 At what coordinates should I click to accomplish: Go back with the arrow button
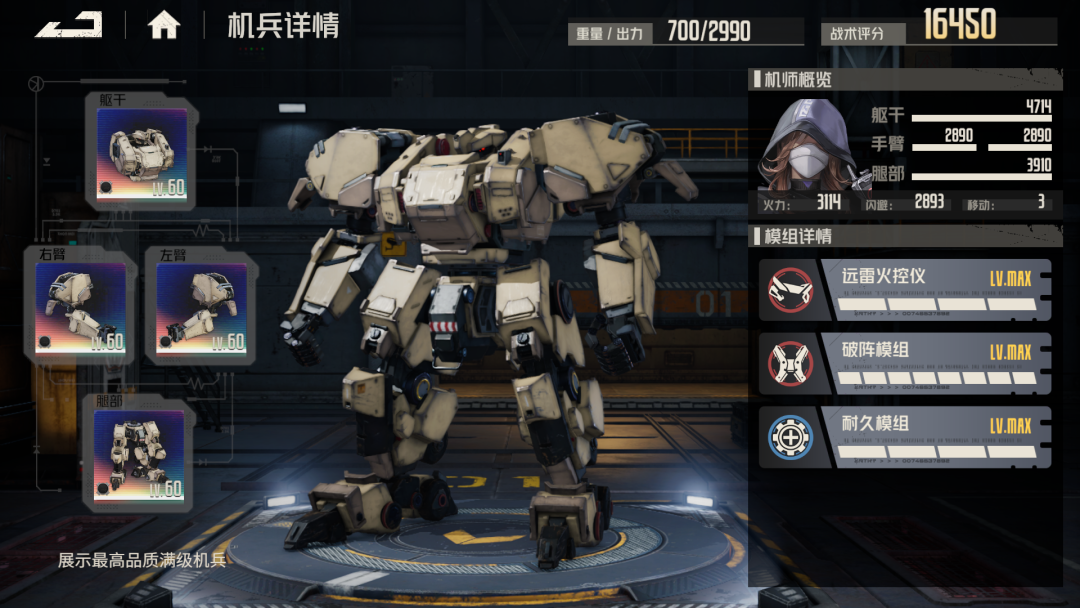click(x=68, y=24)
